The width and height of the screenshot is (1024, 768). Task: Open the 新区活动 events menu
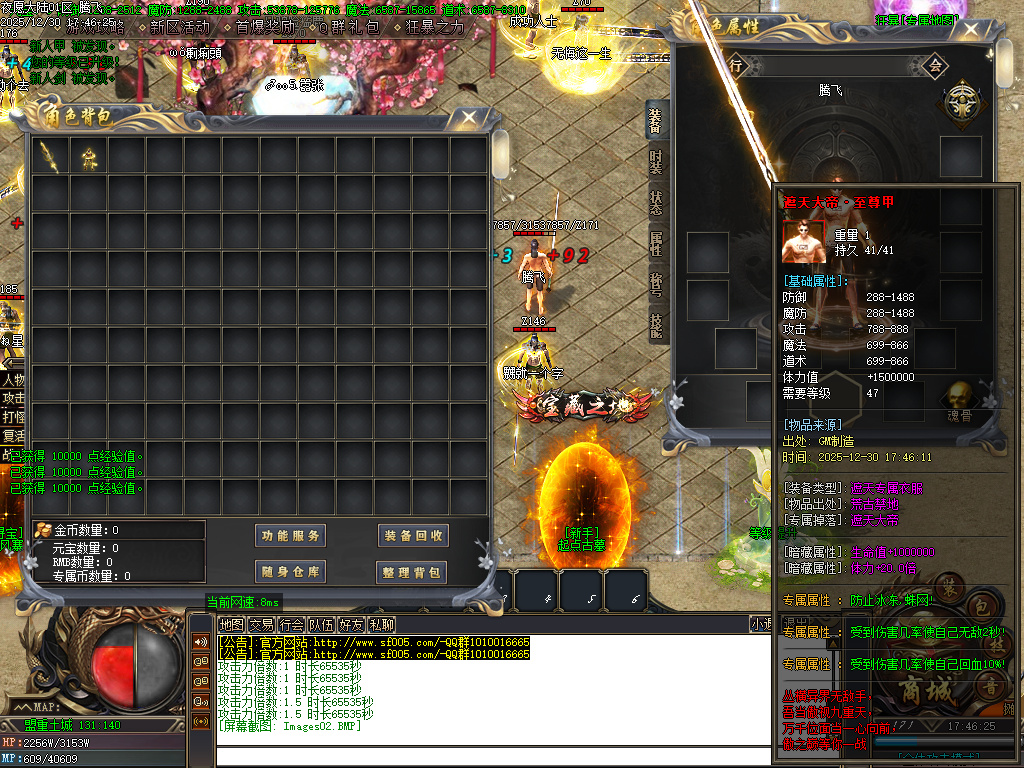[180, 27]
